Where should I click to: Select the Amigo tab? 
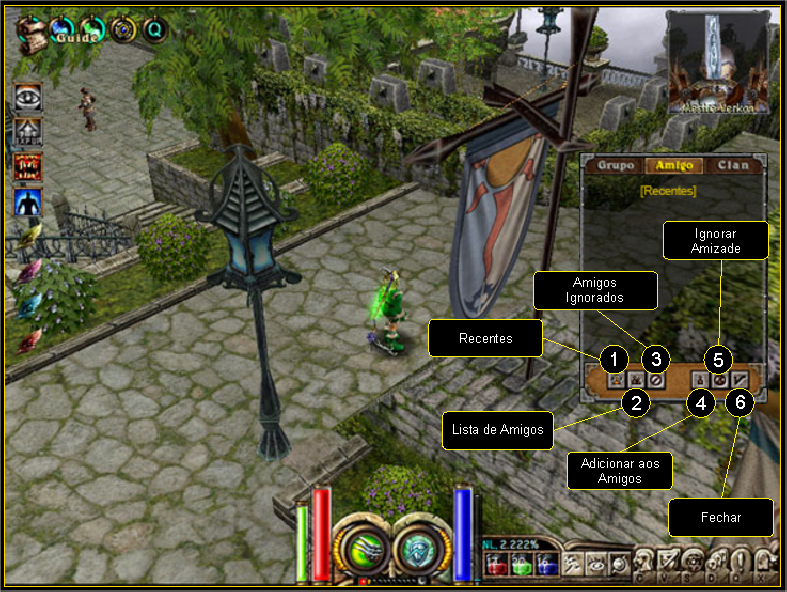673,166
